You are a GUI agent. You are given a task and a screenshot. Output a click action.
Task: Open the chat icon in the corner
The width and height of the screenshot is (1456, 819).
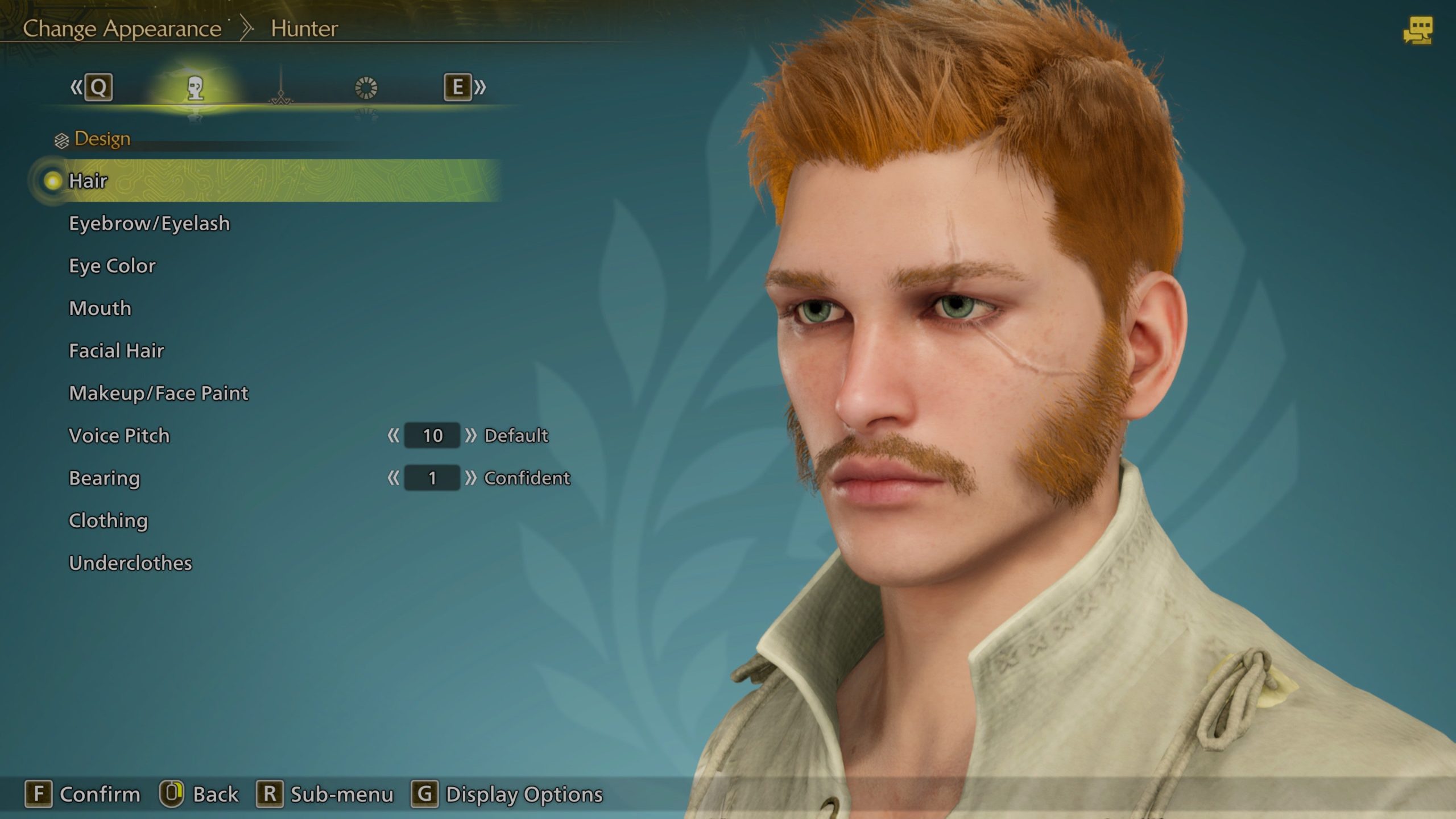[x=1418, y=31]
